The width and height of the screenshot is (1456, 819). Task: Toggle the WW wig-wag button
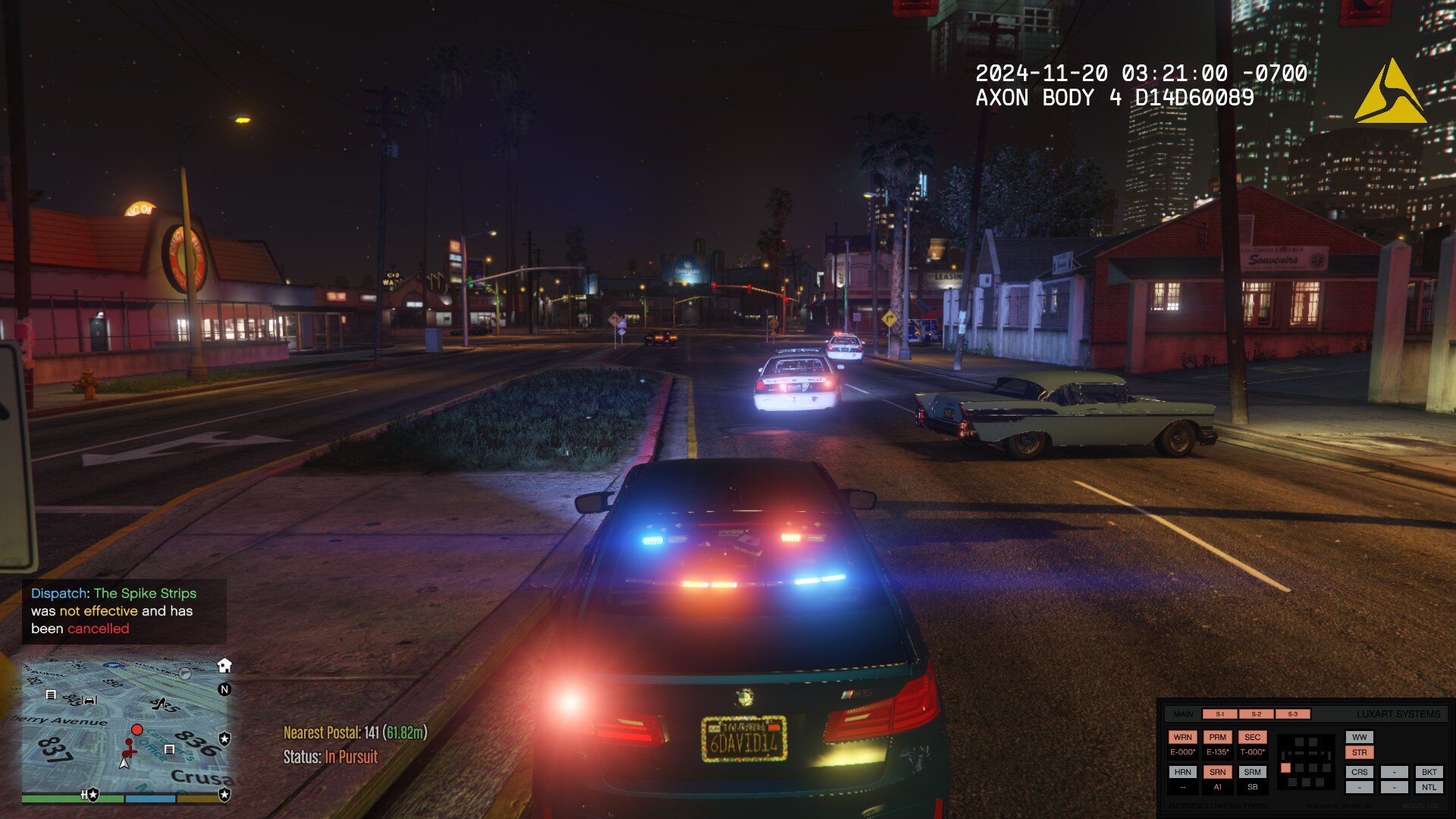1359,737
